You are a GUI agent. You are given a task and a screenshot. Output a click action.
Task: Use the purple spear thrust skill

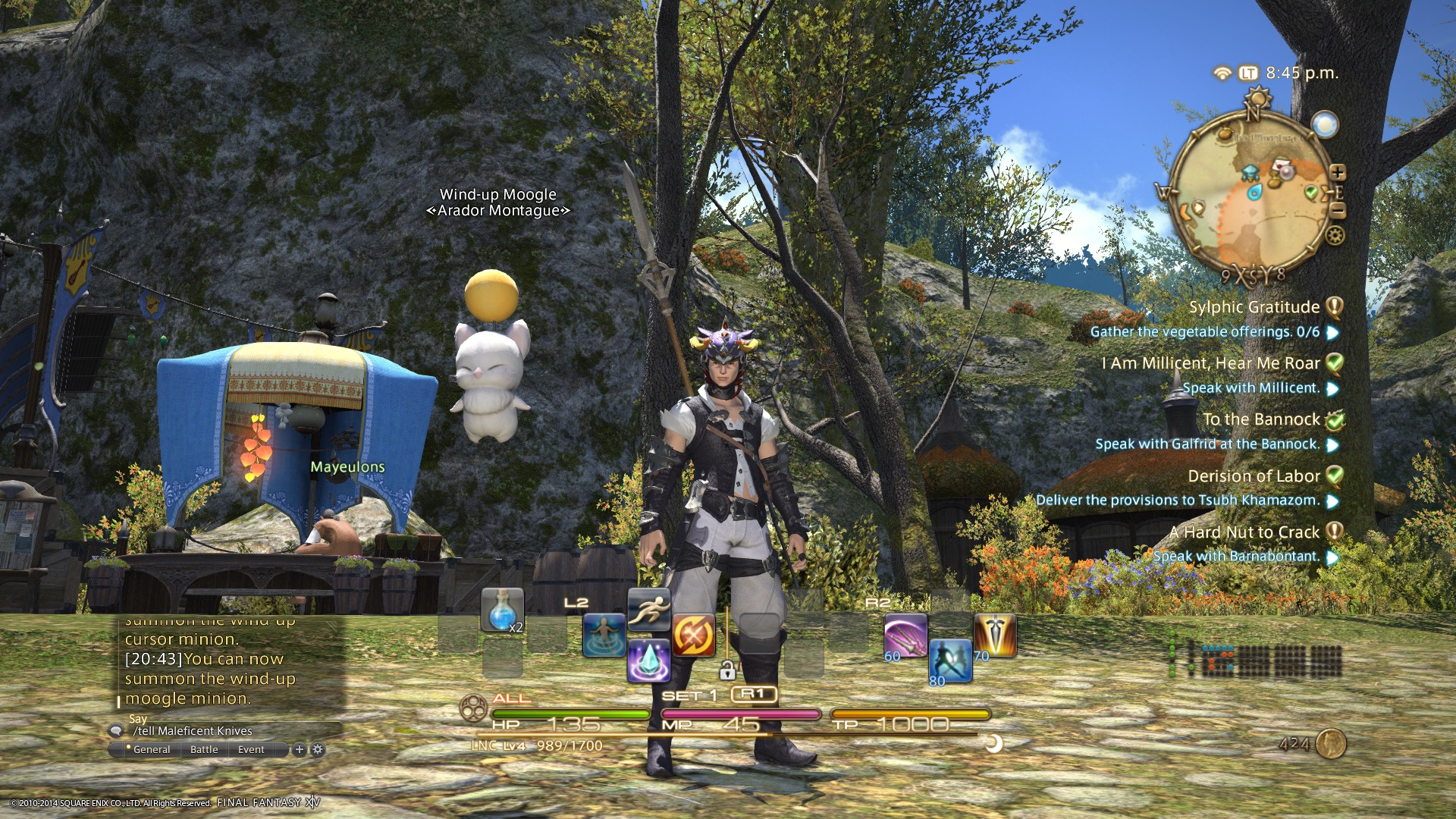[x=905, y=635]
